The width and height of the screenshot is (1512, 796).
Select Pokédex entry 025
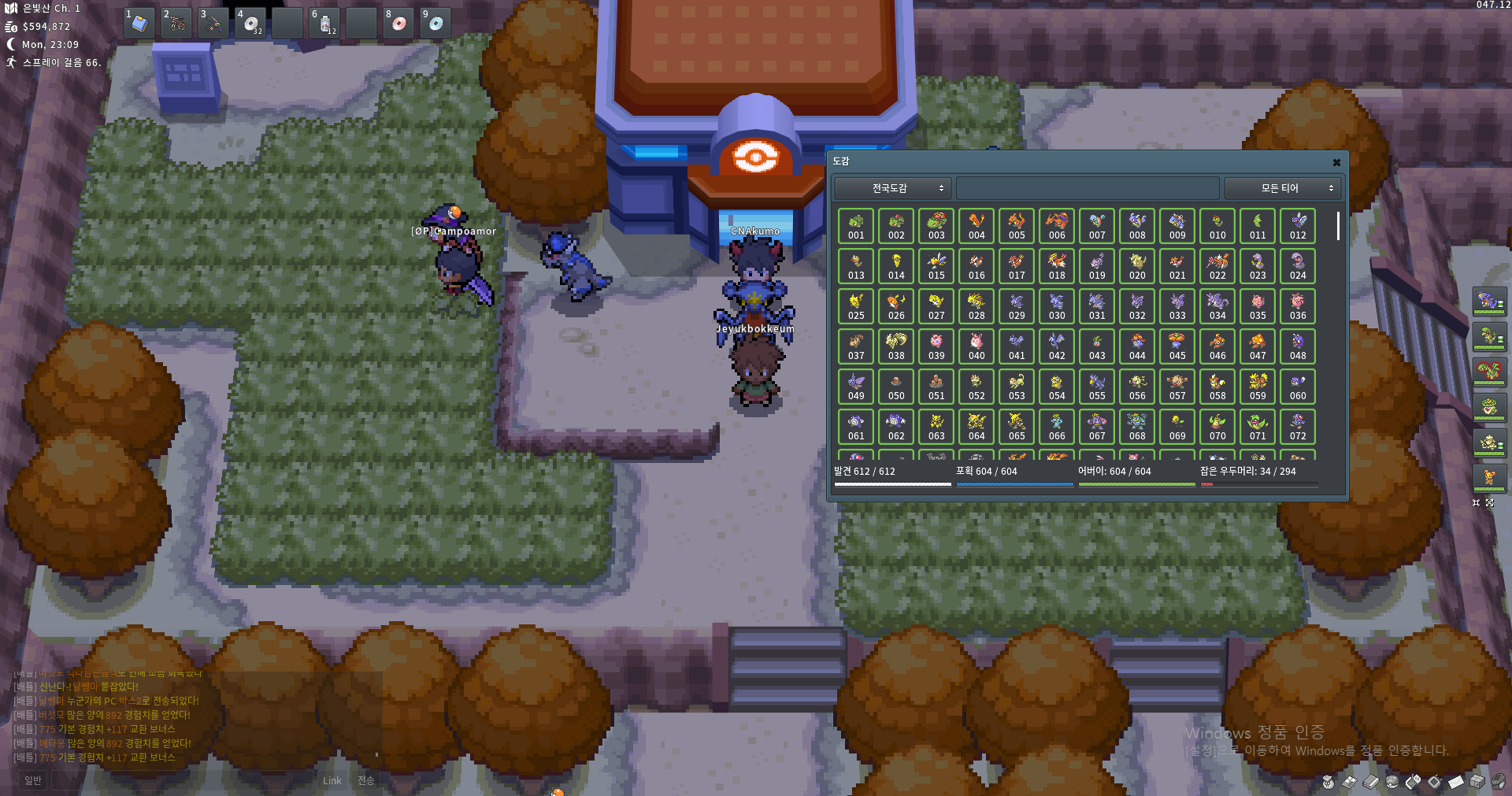pyautogui.click(x=856, y=306)
